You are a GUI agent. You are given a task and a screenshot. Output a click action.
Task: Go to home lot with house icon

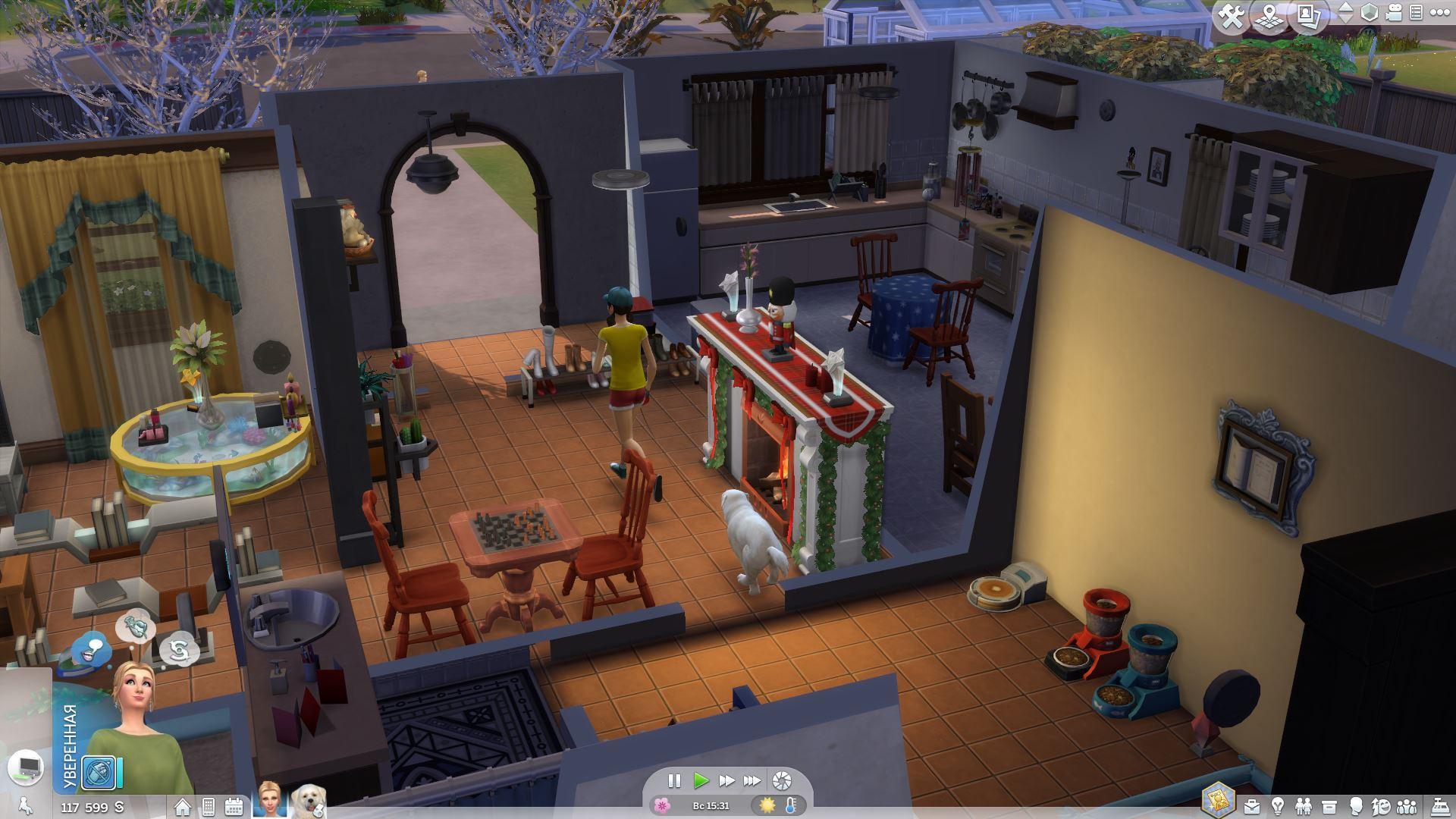[x=183, y=807]
